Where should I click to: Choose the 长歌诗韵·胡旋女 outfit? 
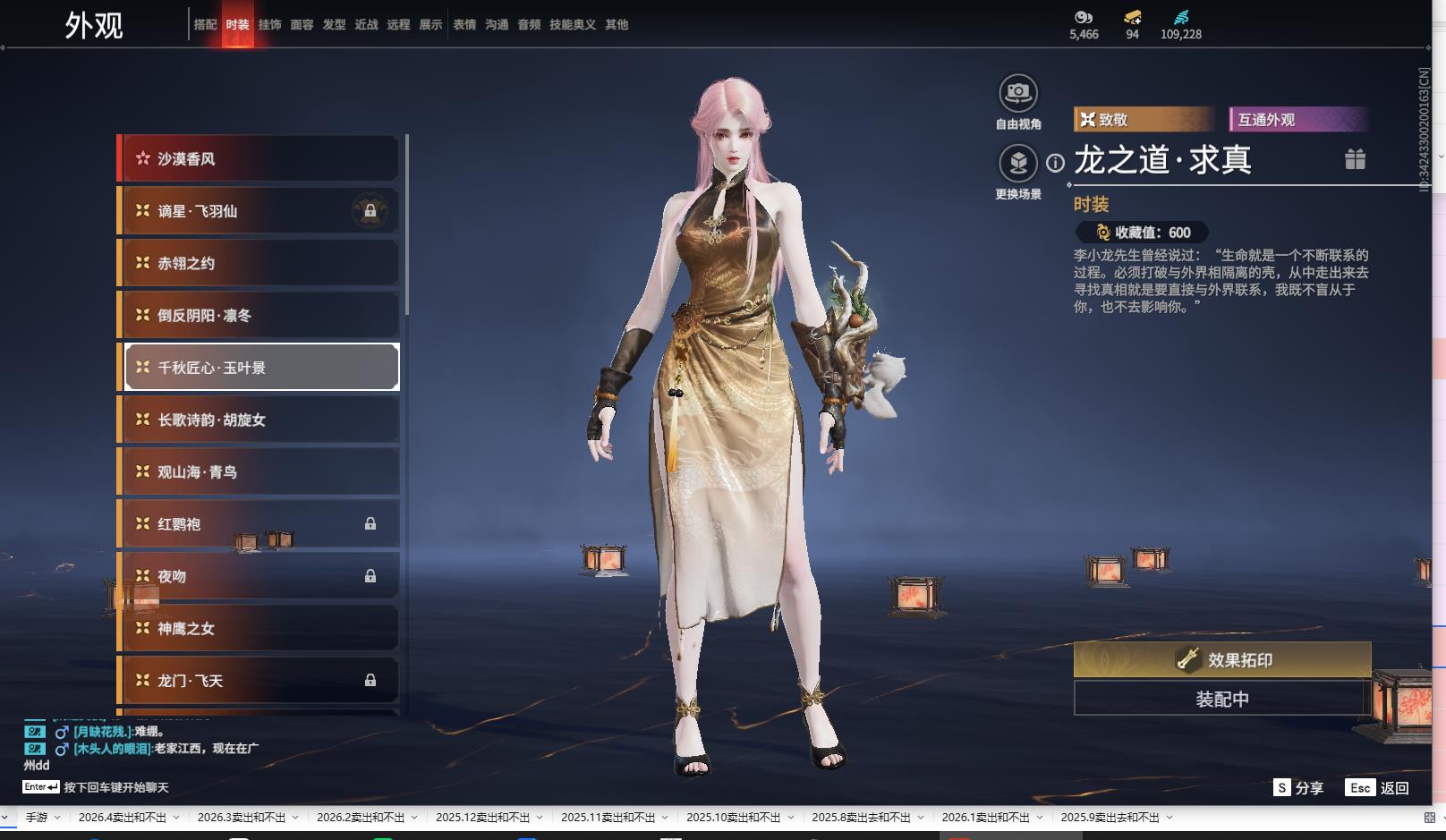pyautogui.click(x=259, y=420)
